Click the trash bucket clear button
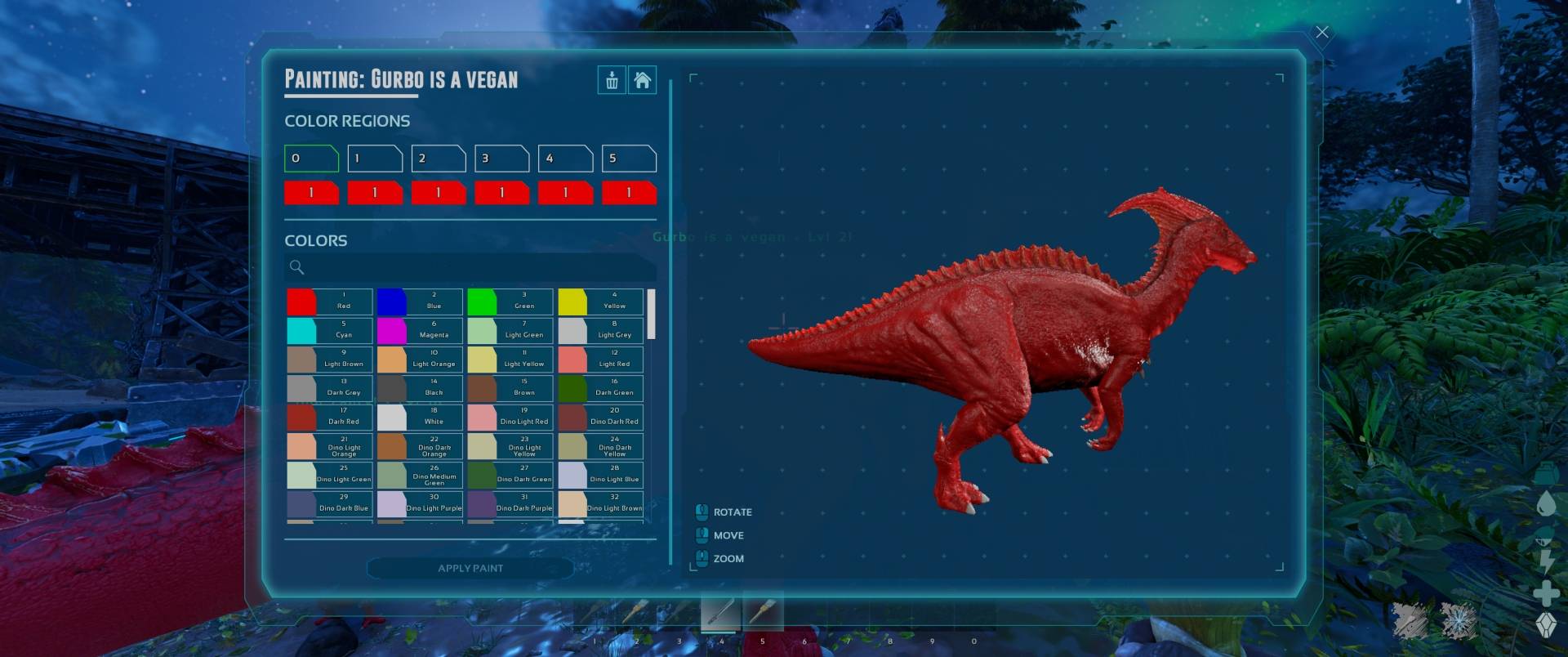 tap(612, 80)
